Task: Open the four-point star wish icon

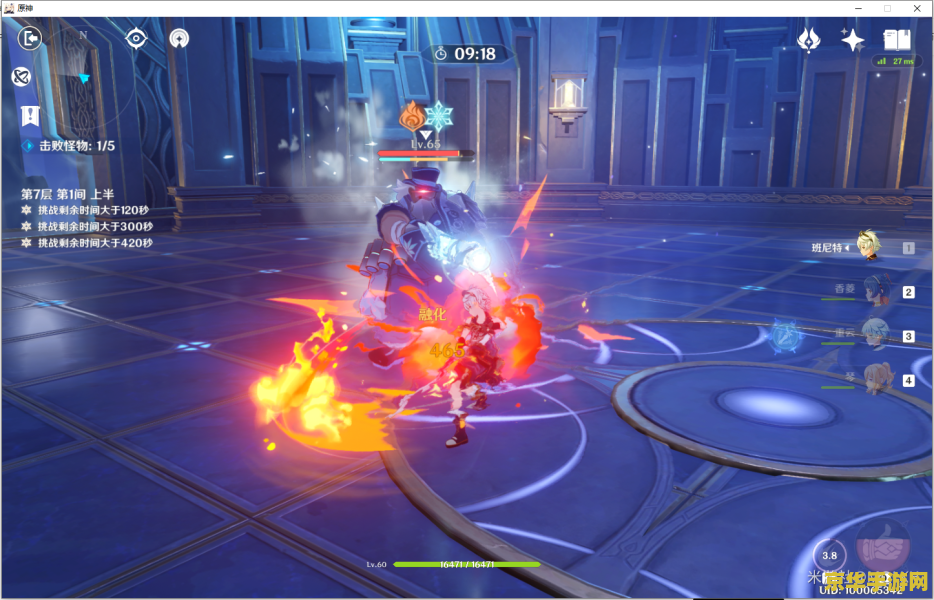Action: pos(852,40)
